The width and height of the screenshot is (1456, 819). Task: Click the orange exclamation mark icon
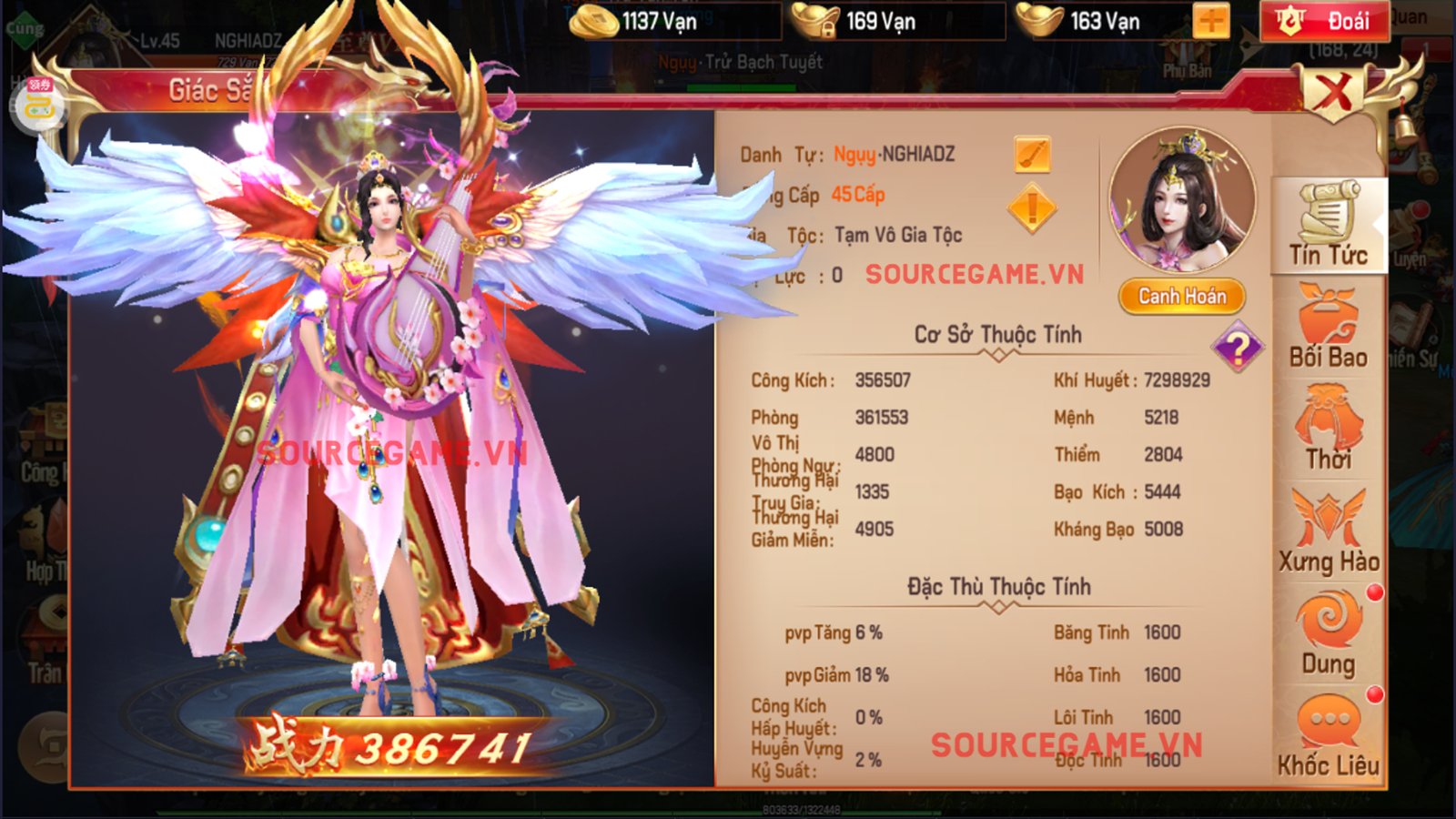(x=1032, y=208)
